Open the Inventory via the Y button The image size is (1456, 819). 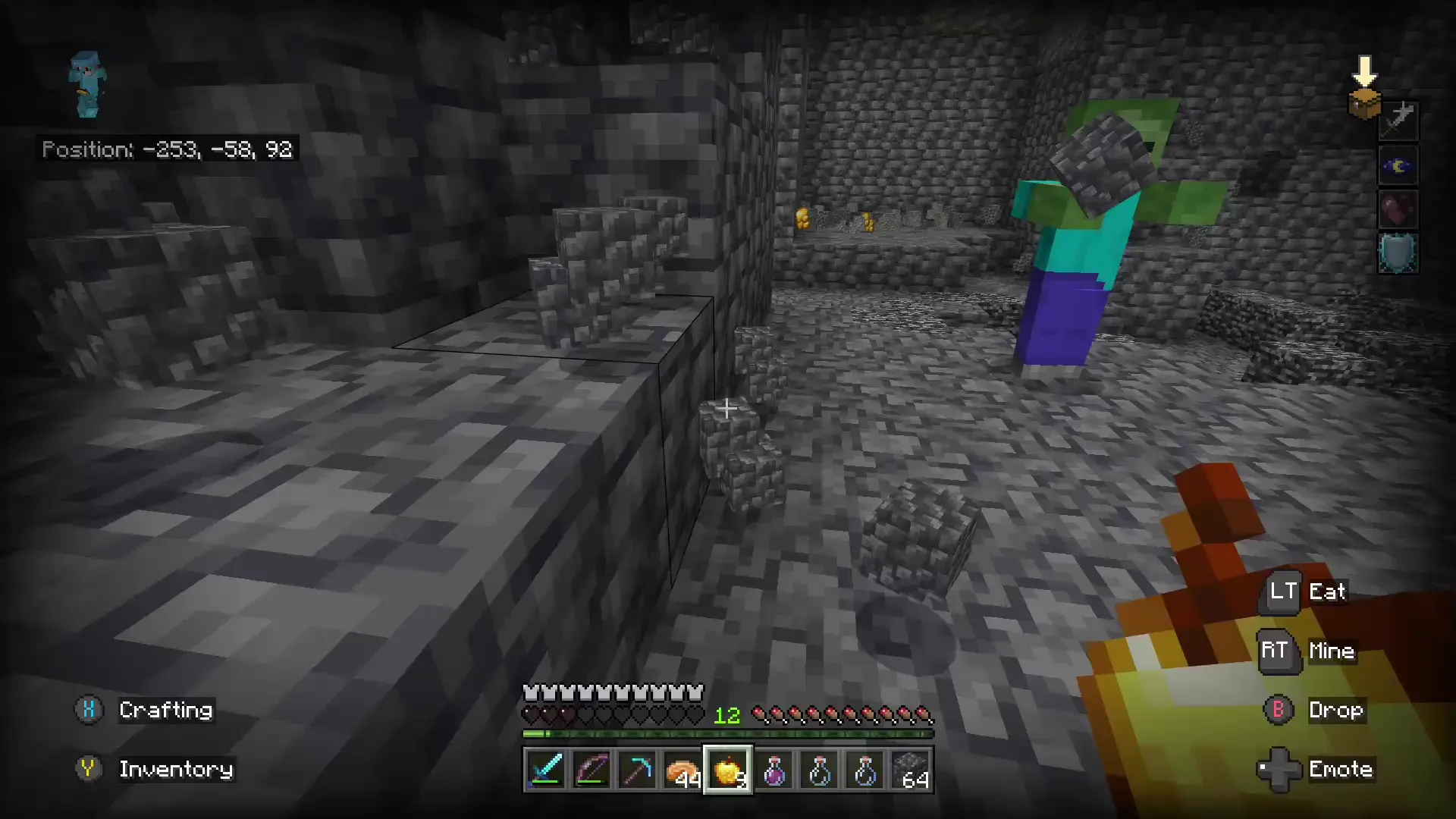pos(89,769)
